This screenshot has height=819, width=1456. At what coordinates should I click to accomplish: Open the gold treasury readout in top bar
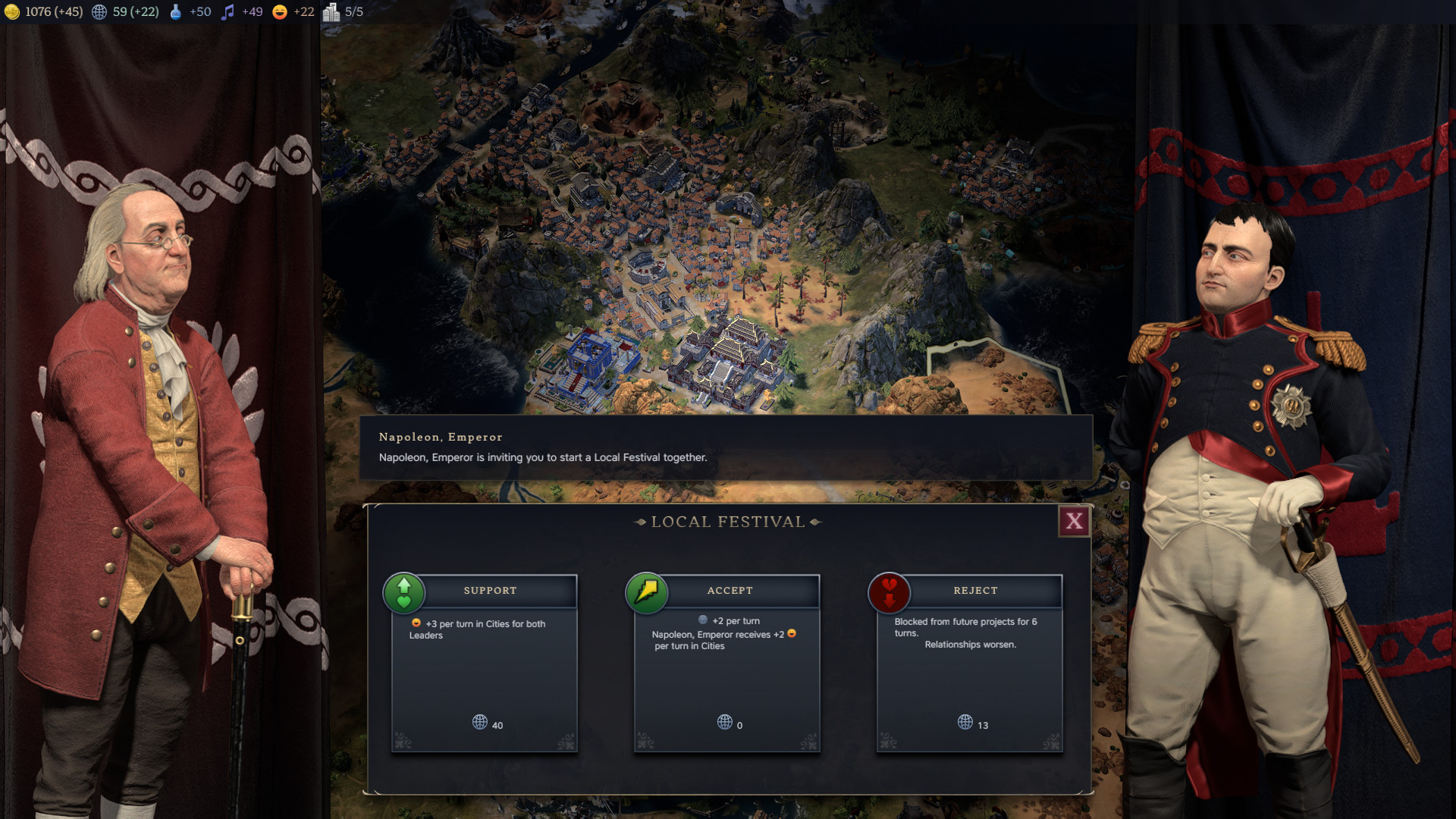coord(43,12)
